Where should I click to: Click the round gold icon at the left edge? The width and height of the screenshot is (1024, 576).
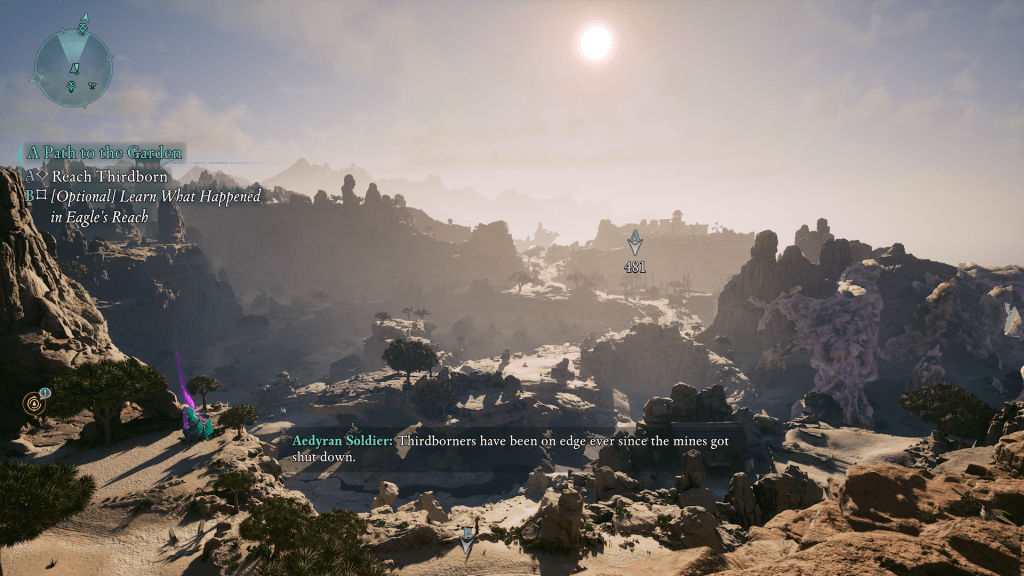pos(33,404)
